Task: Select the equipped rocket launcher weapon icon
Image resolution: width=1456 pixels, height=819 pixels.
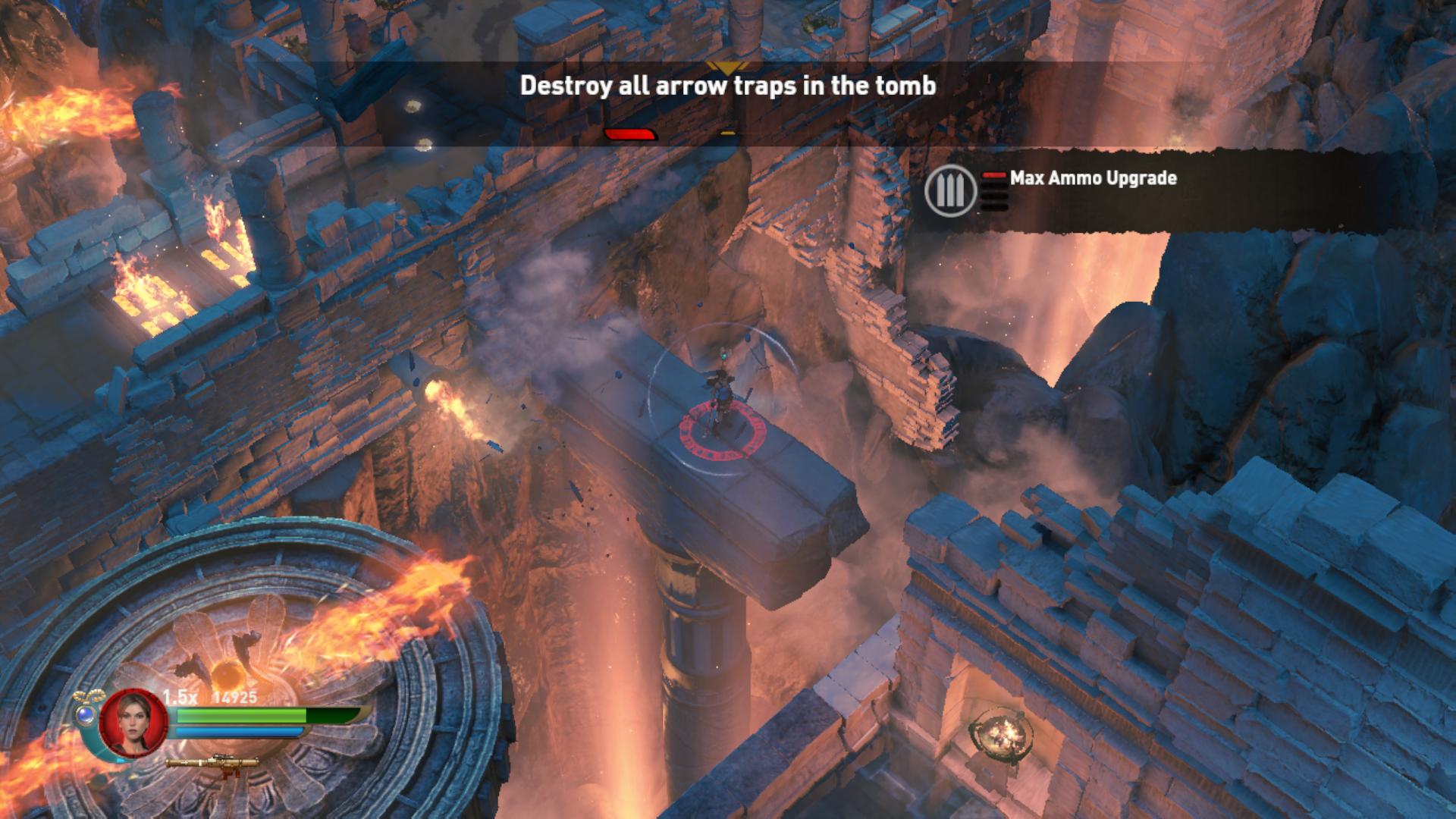Action: point(213,761)
